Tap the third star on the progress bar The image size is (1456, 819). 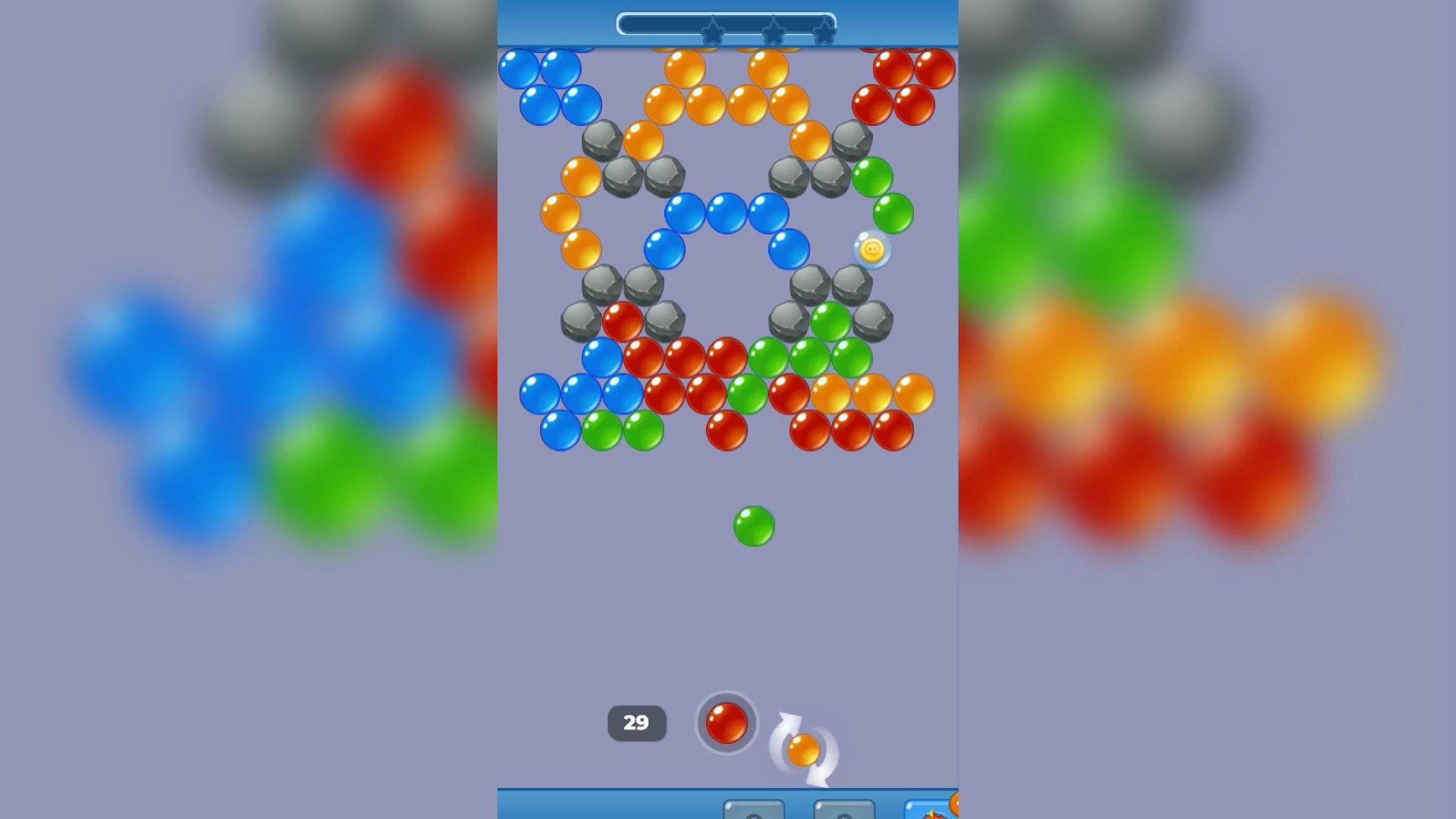point(824,31)
